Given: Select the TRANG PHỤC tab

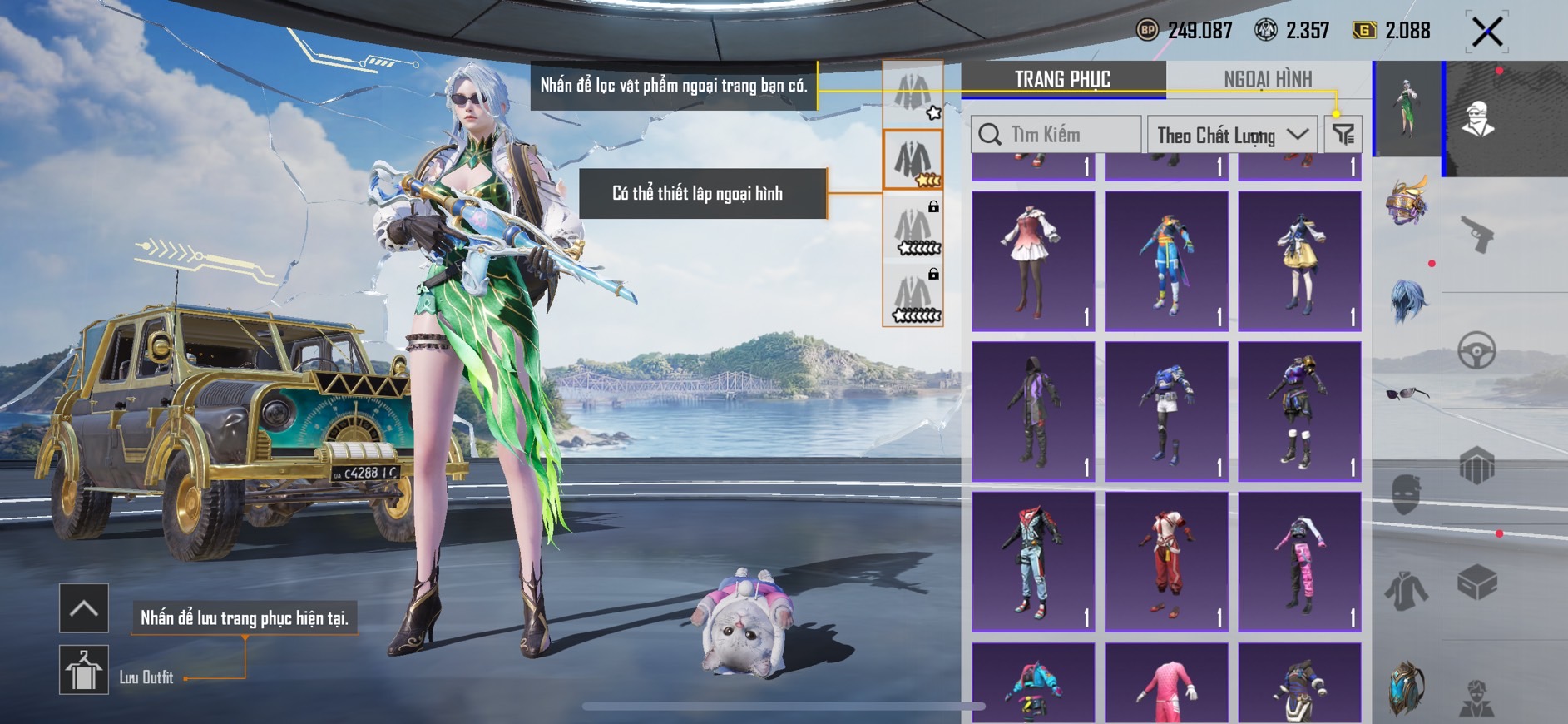Looking at the screenshot, I should (1062, 80).
